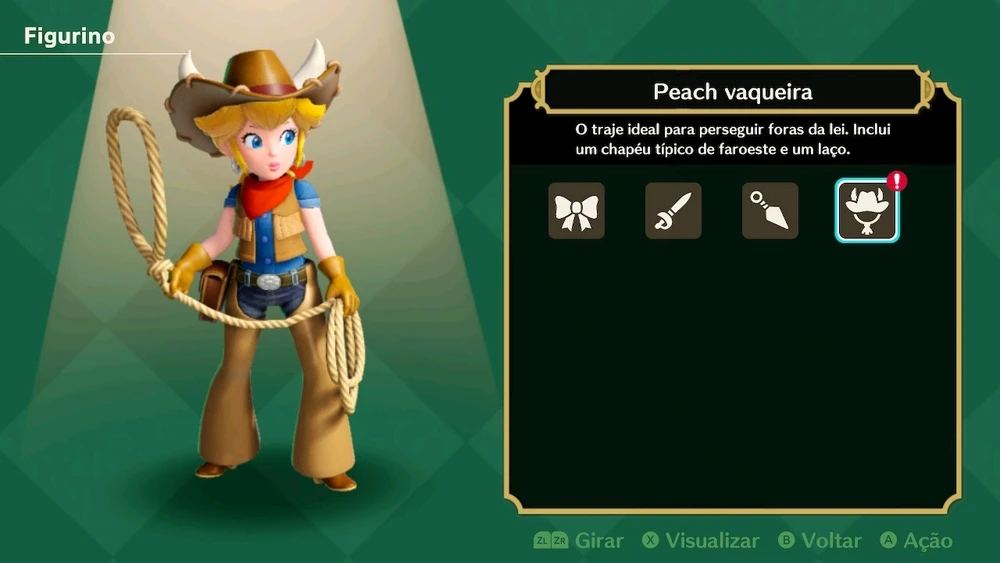
Task: Select the cowboy hat costume icon
Action: coord(867,210)
